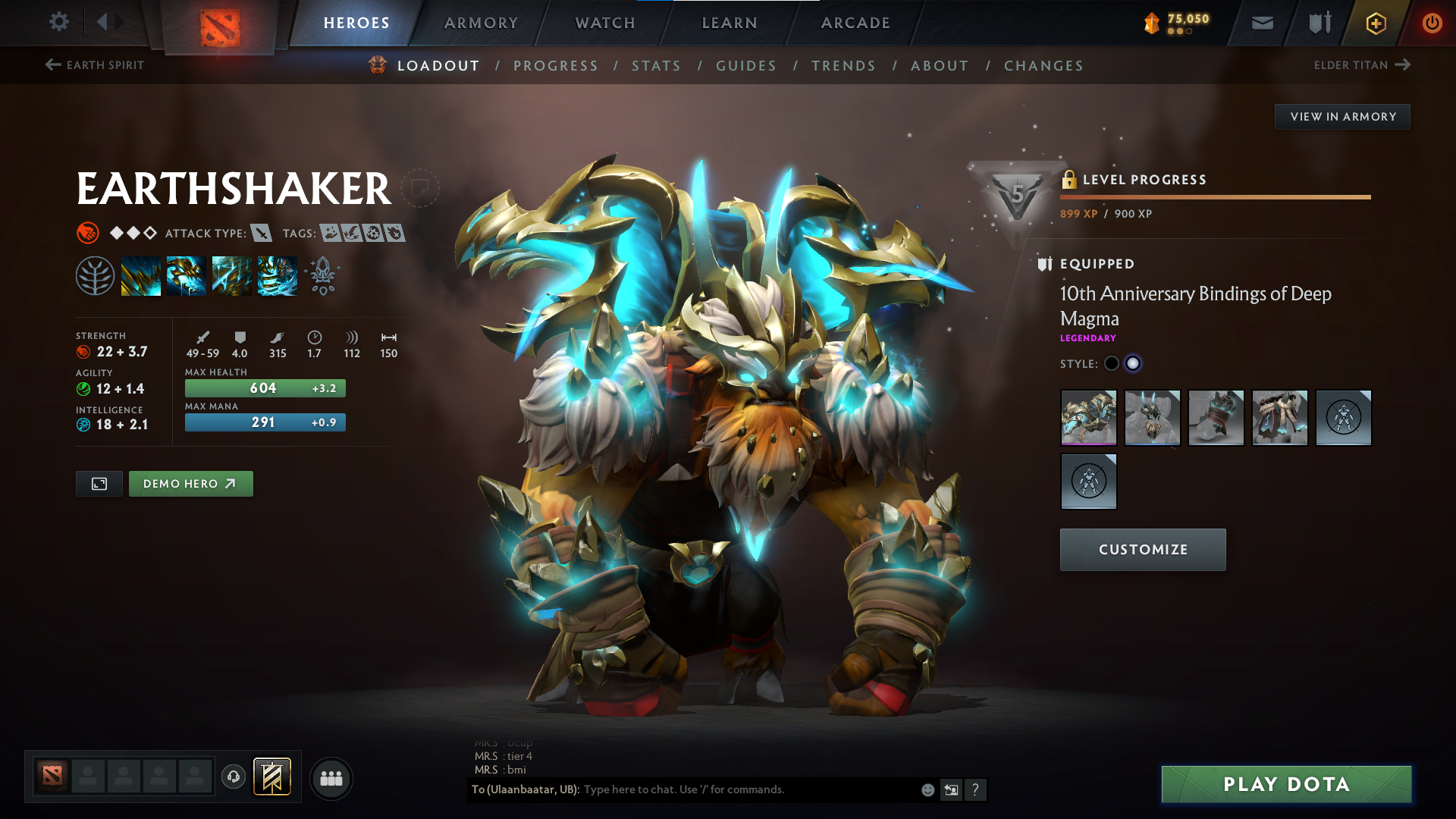Switch to the PROGRESS tab

coord(556,65)
